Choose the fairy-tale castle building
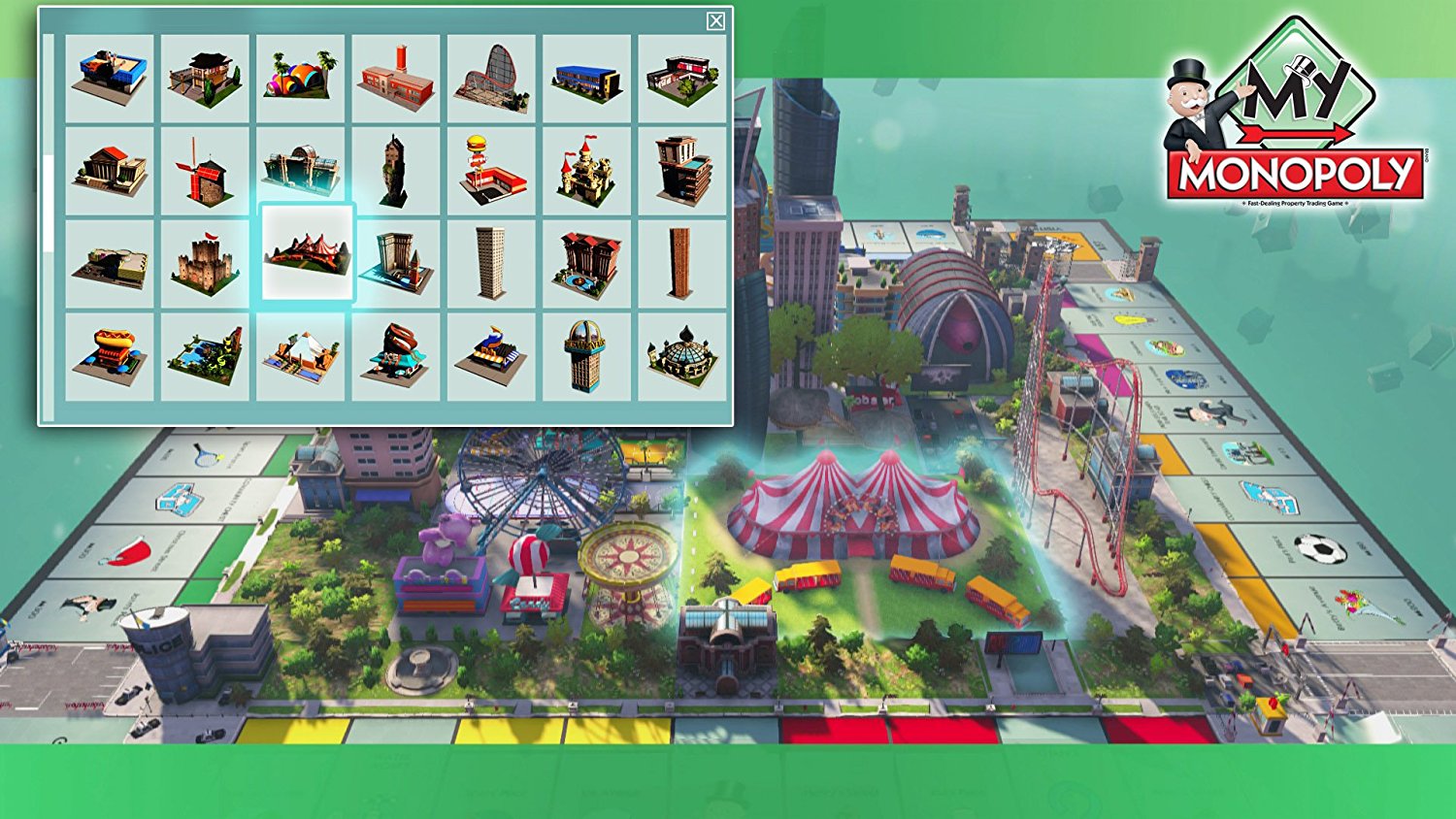The height and width of the screenshot is (819, 1456). (x=586, y=170)
